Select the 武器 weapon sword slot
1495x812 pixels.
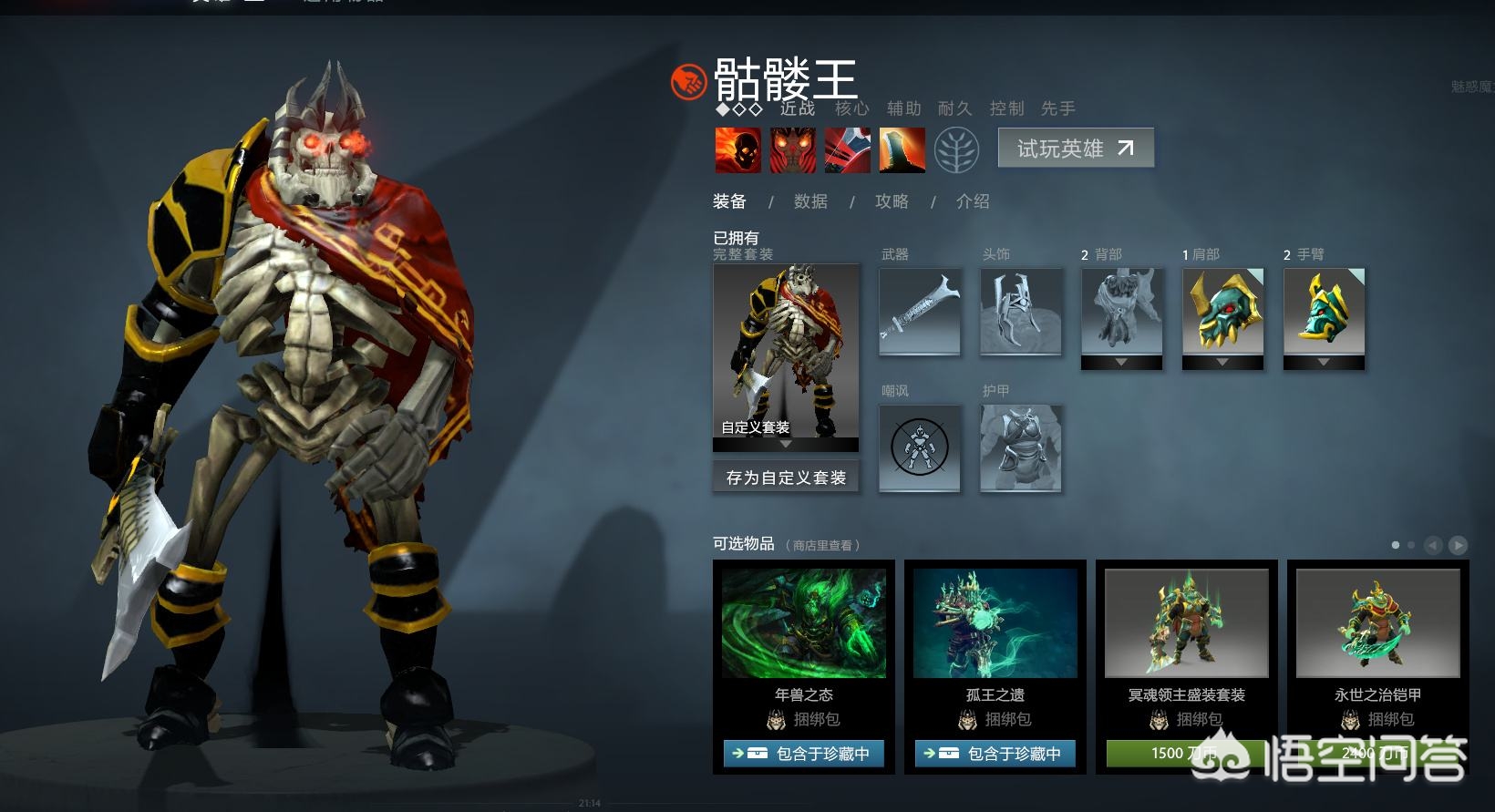[x=920, y=311]
